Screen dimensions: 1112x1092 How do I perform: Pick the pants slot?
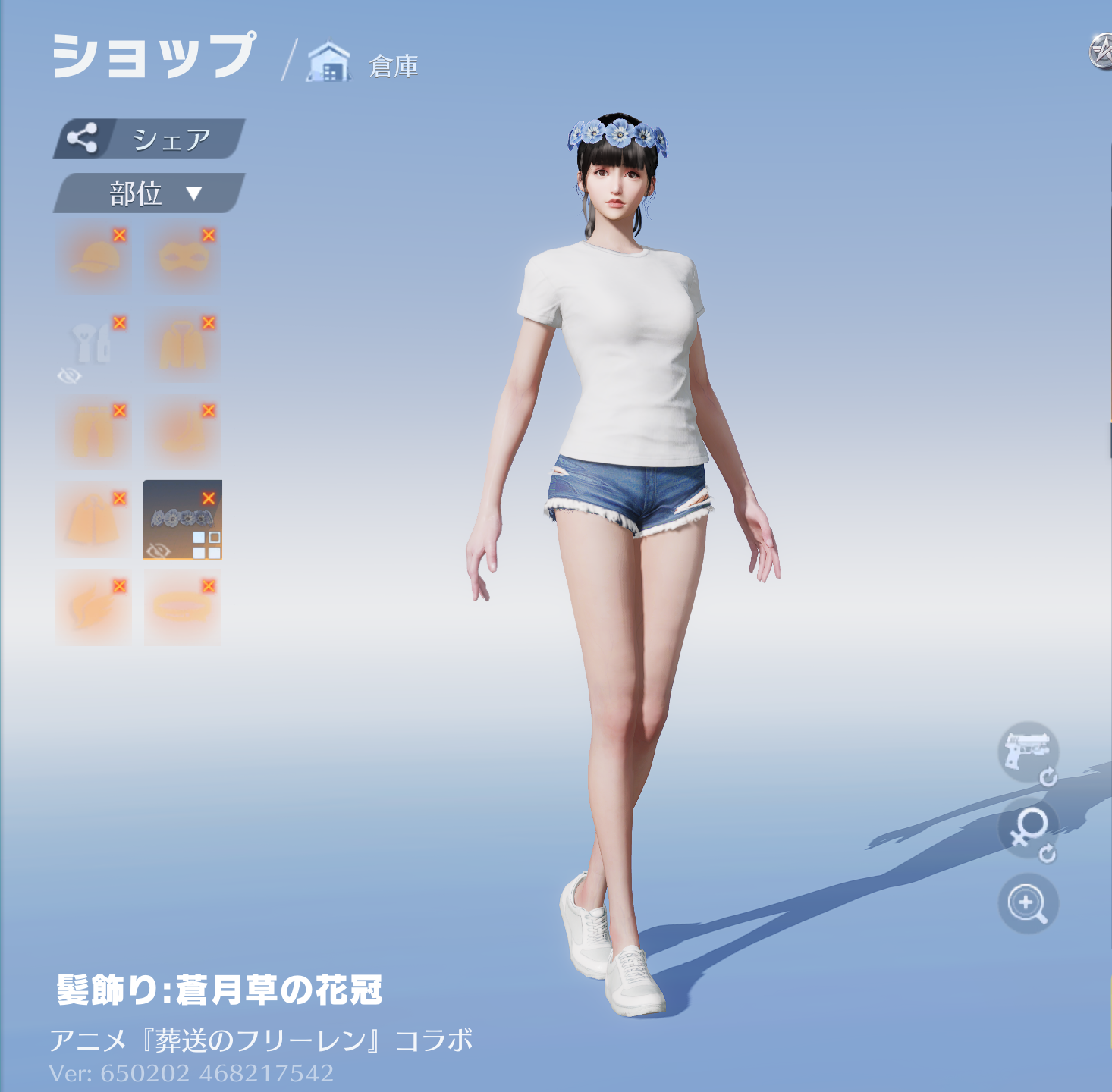tap(93, 431)
